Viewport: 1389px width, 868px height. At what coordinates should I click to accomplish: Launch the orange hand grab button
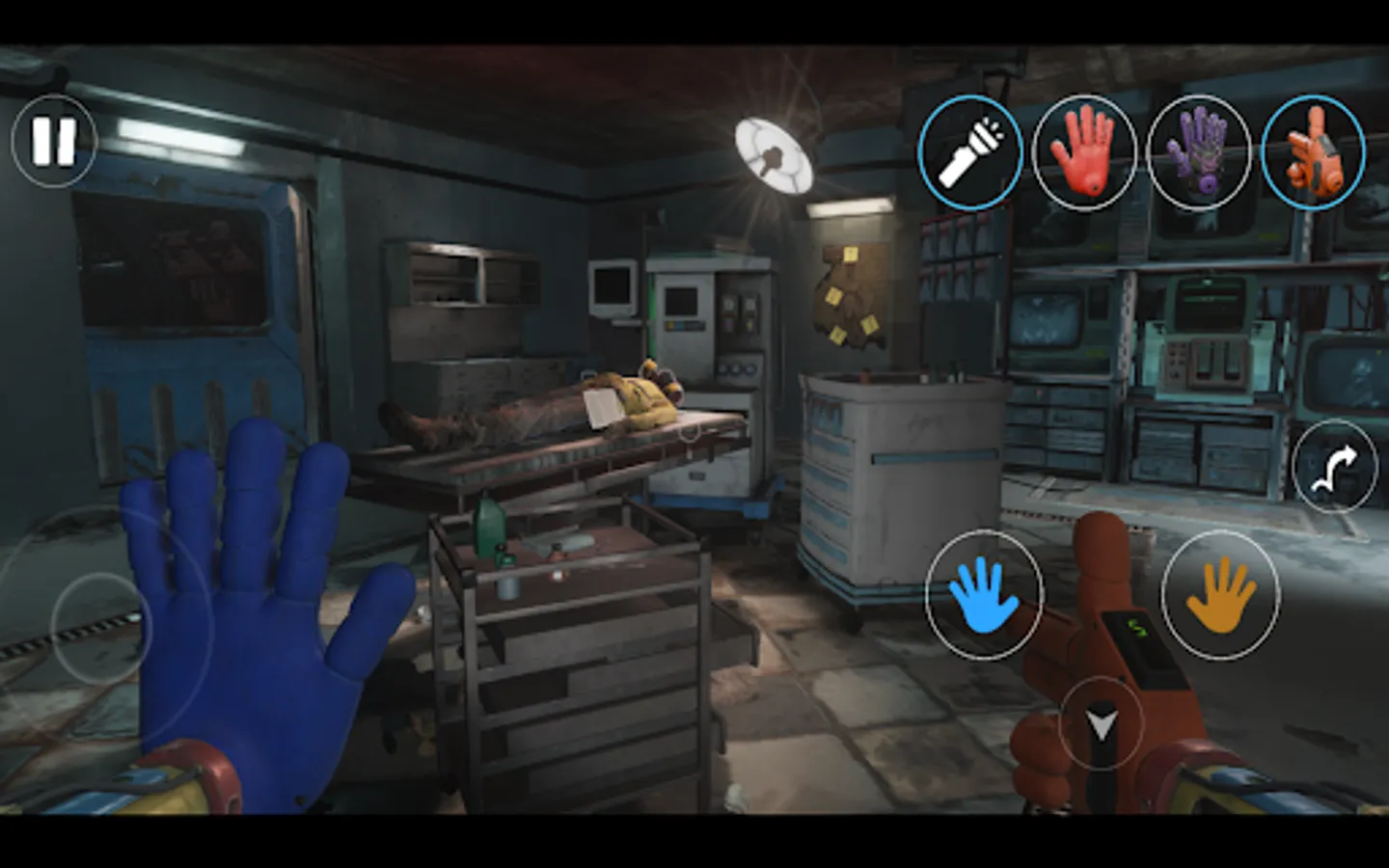(x=1221, y=594)
